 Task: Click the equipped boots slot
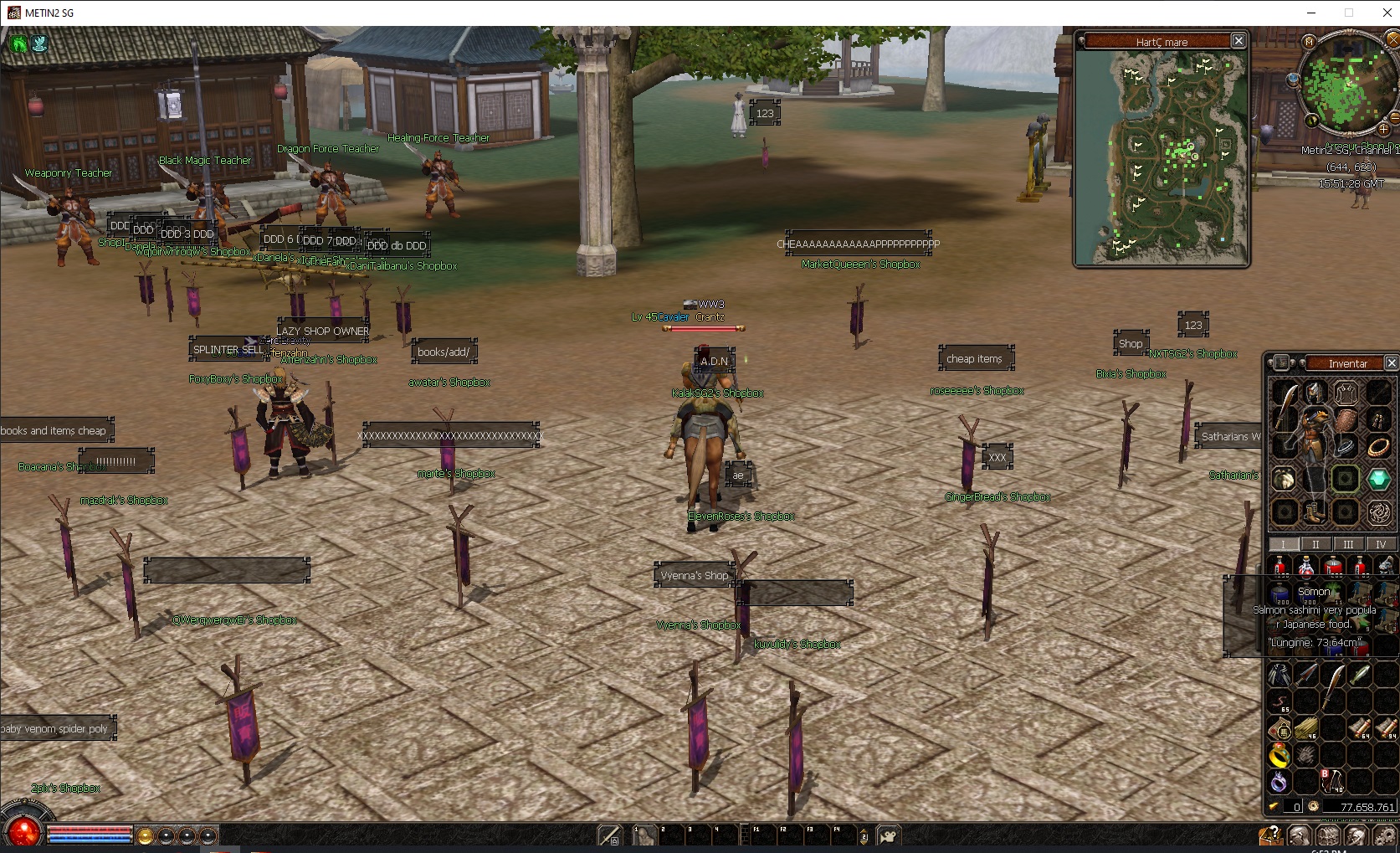(1315, 511)
